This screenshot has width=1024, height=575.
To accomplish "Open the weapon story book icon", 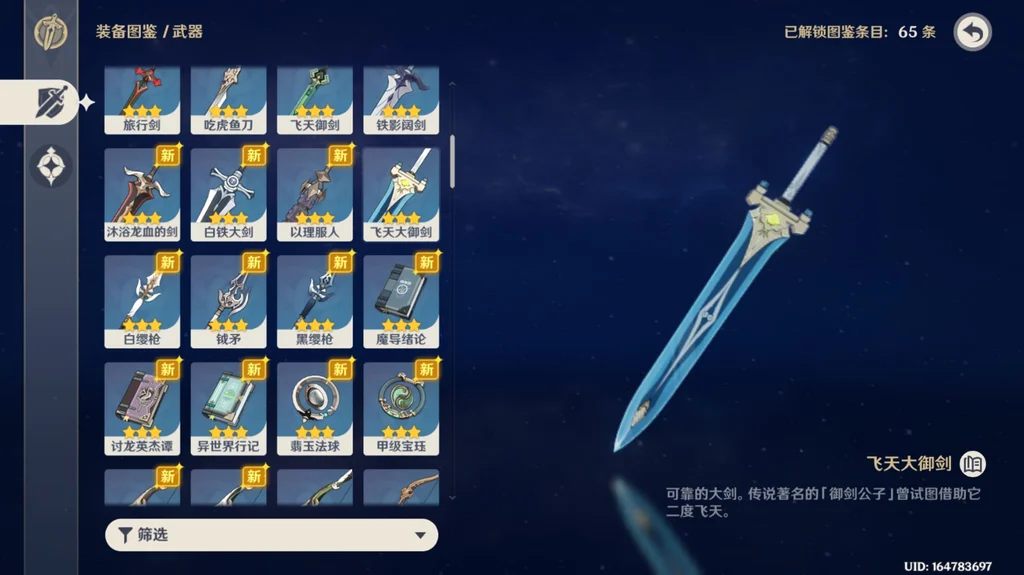I will pos(972,464).
